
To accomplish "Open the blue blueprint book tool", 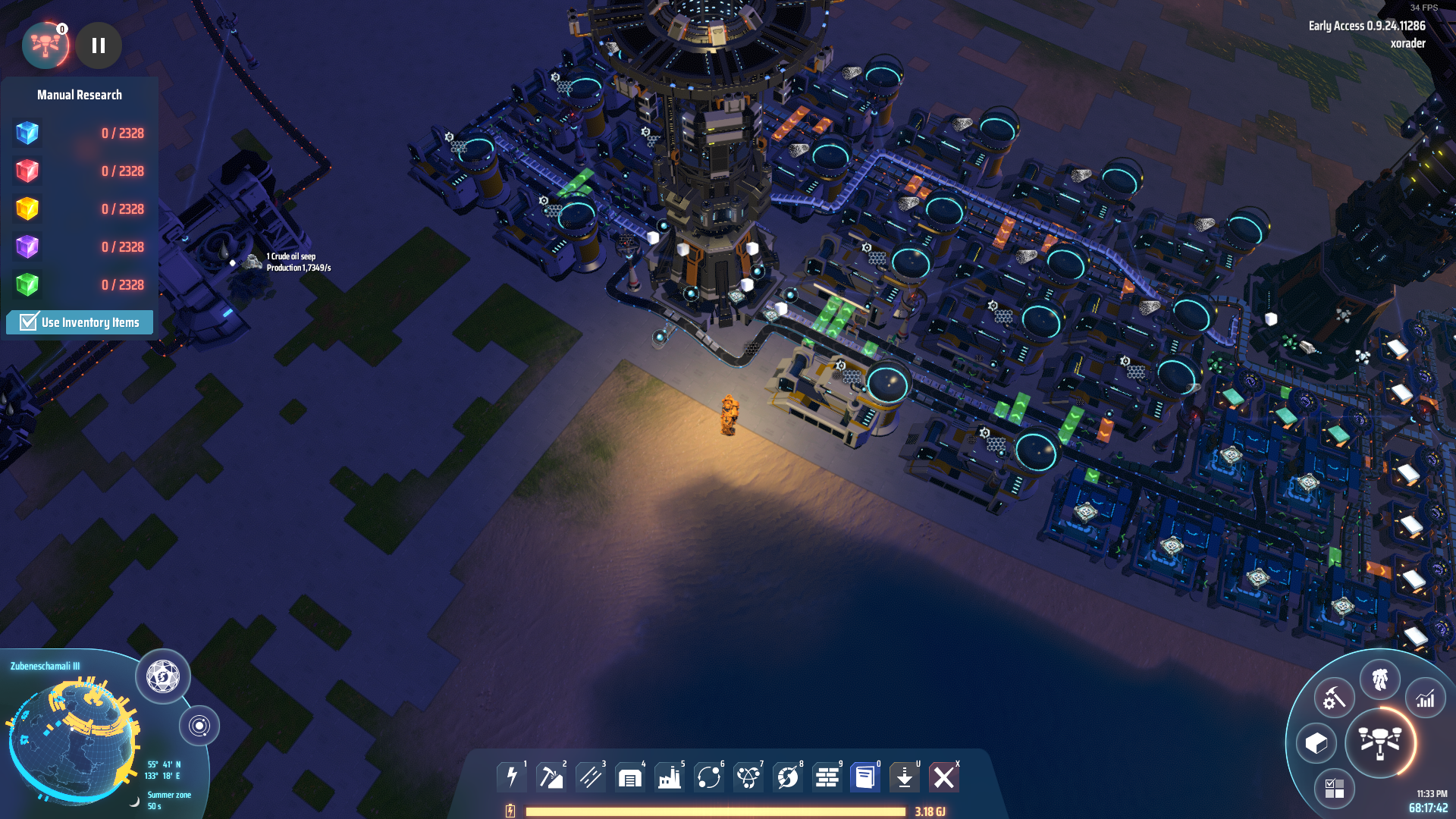I will pos(865,777).
